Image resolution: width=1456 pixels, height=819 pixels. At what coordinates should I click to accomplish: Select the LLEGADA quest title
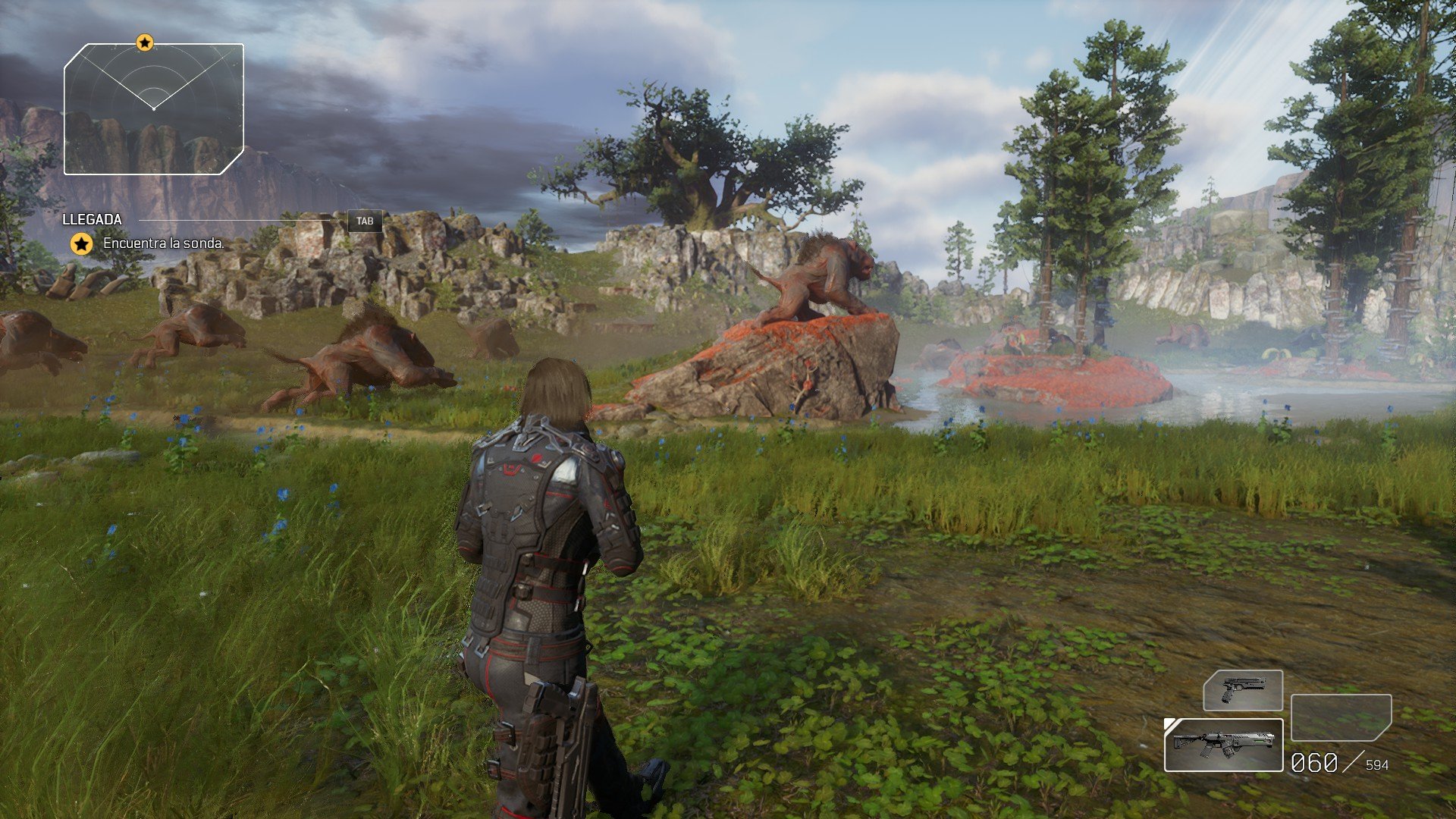(x=92, y=219)
